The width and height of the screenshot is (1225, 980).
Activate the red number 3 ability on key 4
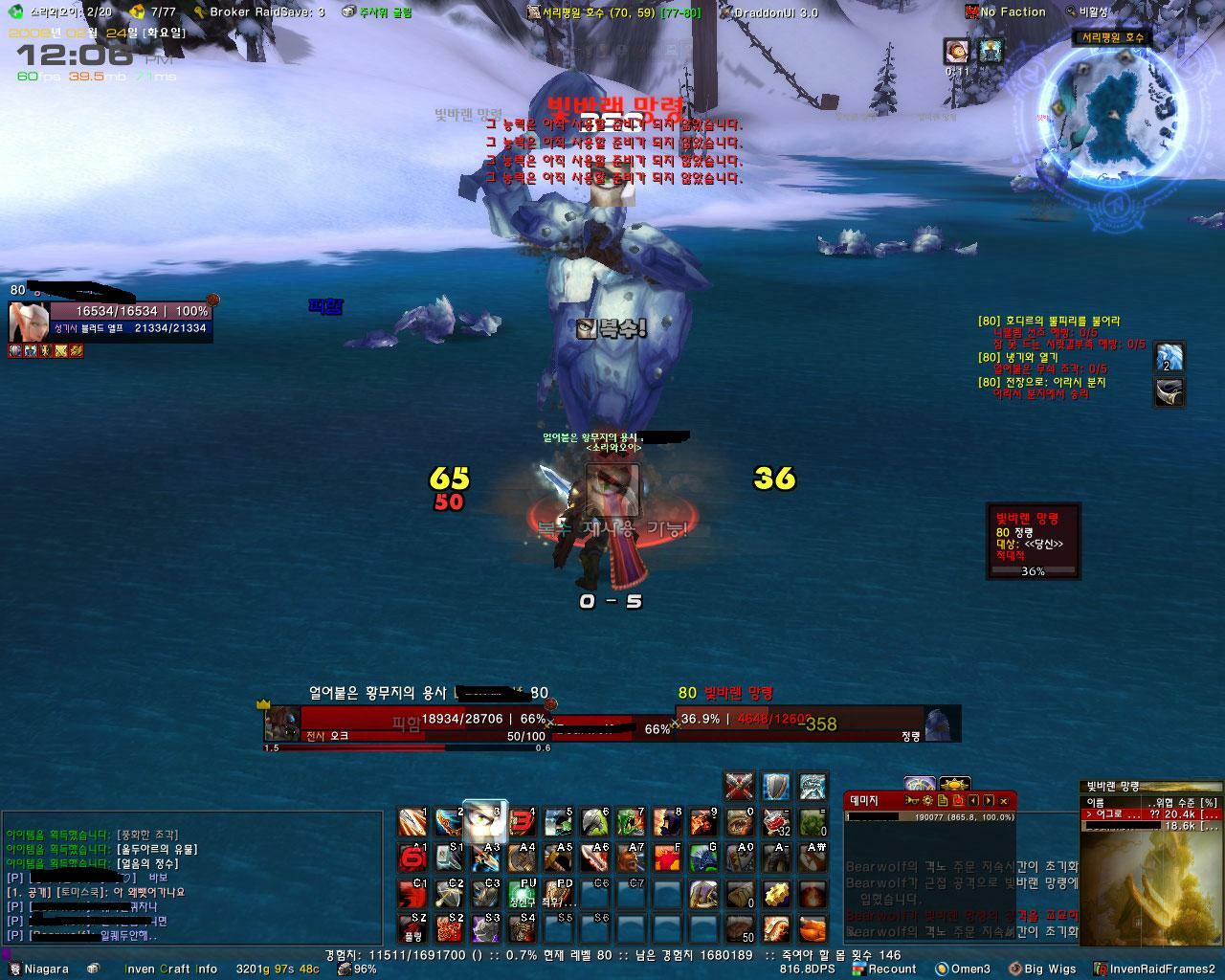click(x=522, y=822)
